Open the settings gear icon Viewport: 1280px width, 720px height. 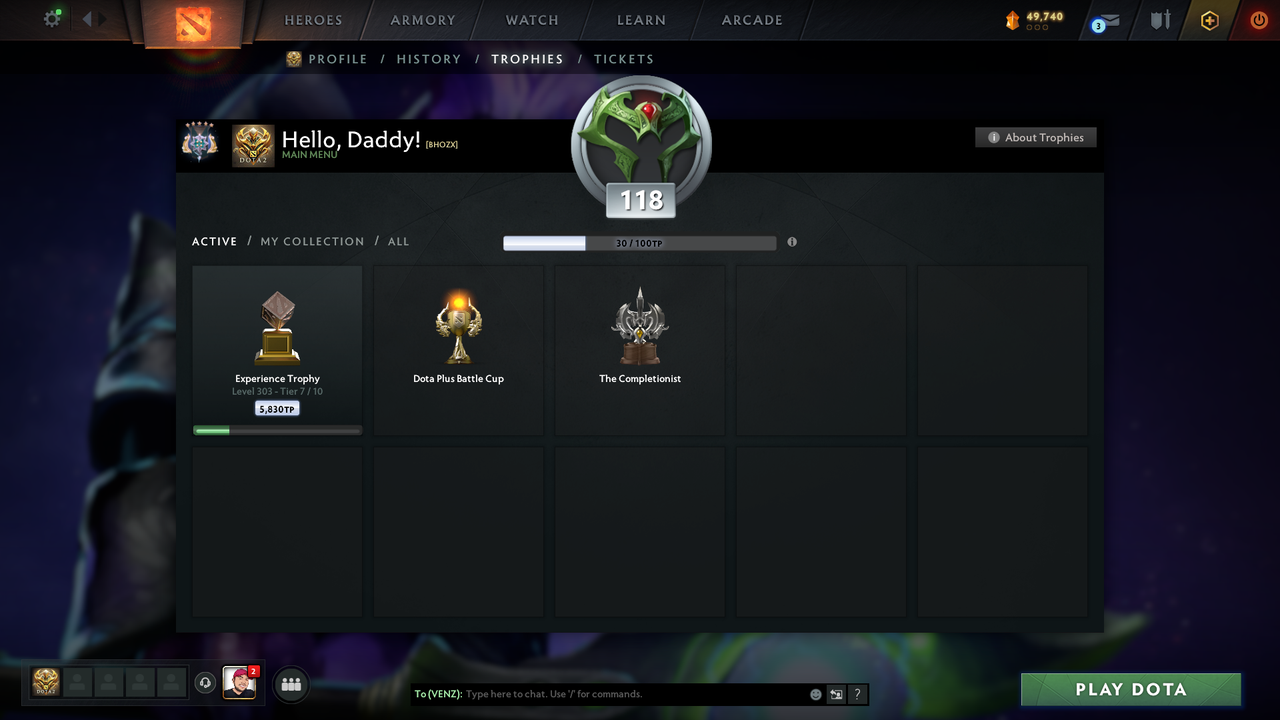(52, 18)
